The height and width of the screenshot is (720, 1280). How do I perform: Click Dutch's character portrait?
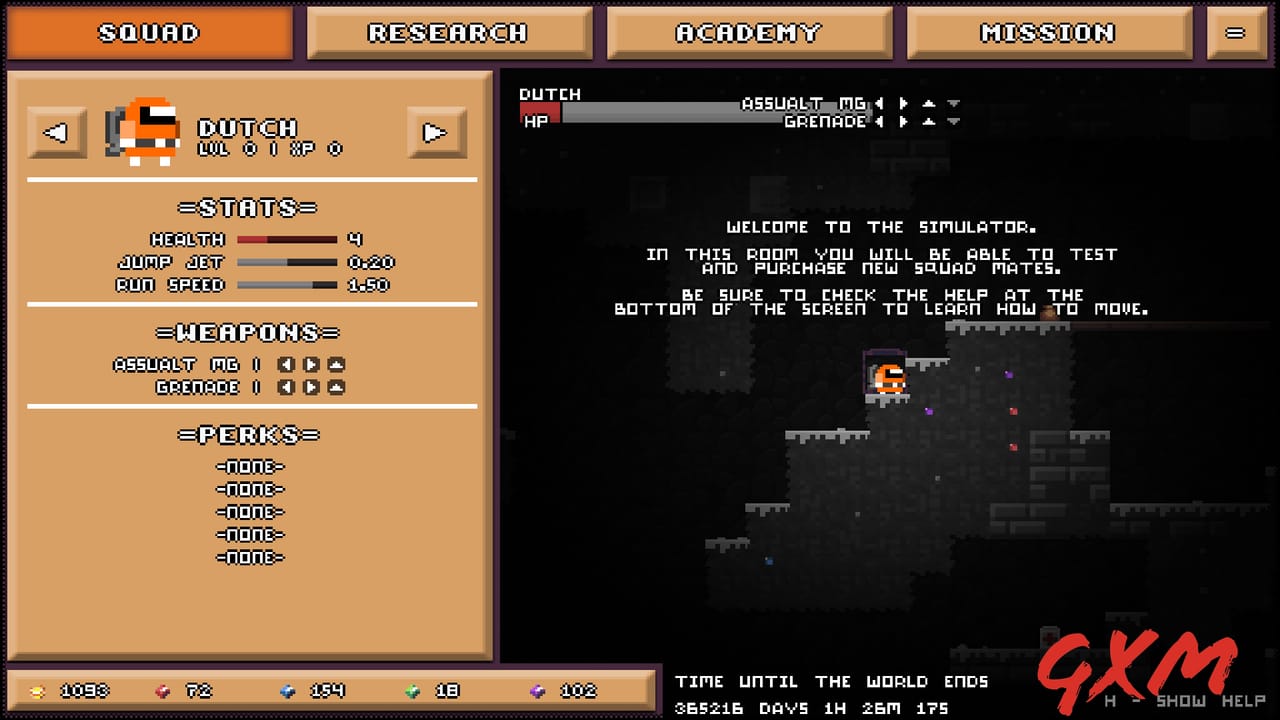145,130
